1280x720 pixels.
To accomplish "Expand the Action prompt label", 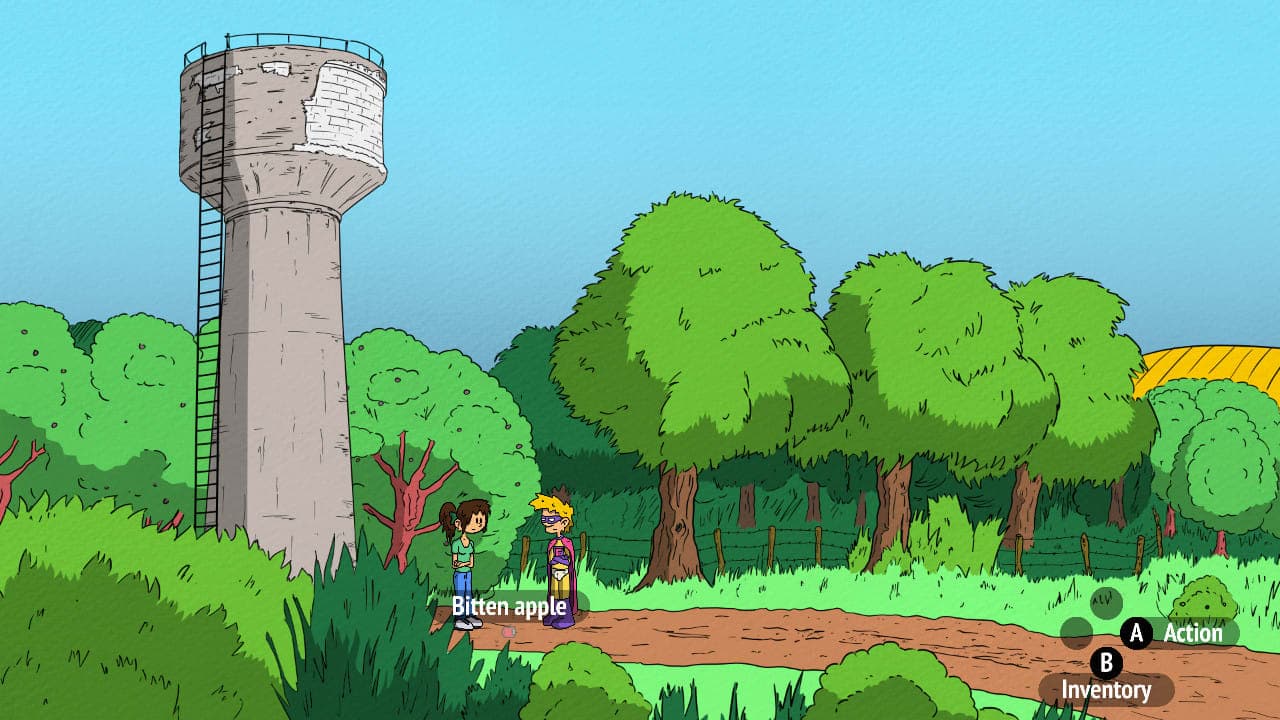I will tap(1194, 633).
